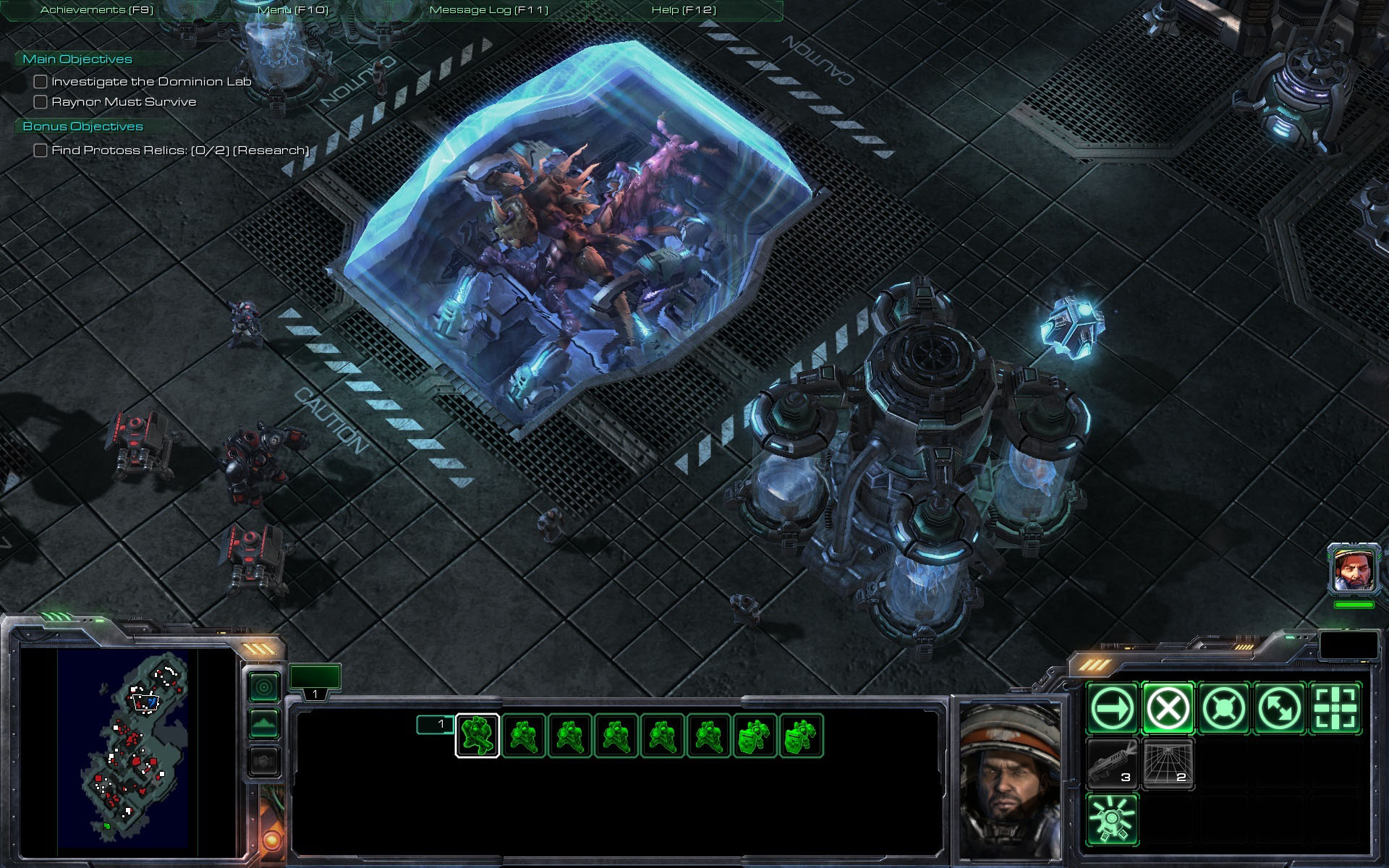Issue the Stop command
The height and width of the screenshot is (868, 1389).
[x=1168, y=708]
